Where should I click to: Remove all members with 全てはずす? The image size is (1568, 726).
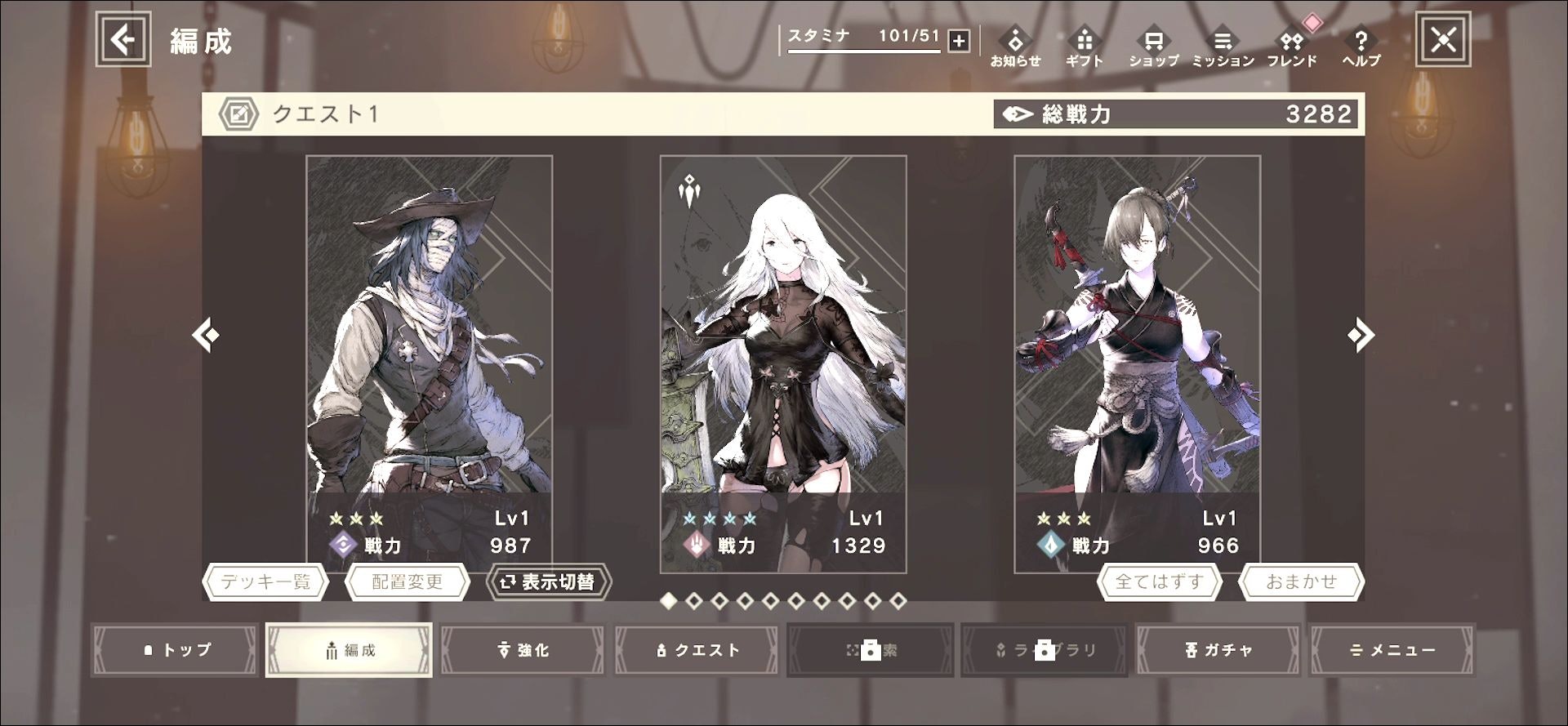(1159, 582)
